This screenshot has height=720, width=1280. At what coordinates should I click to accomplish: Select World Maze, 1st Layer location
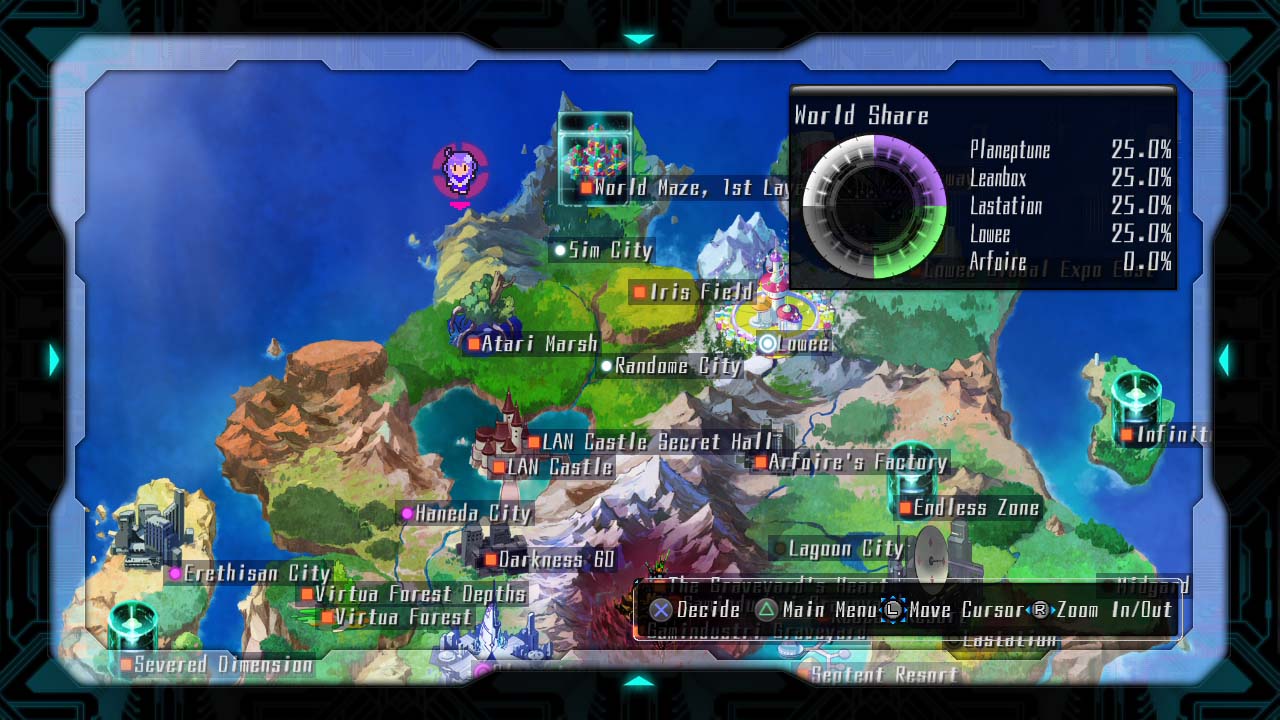(586, 187)
